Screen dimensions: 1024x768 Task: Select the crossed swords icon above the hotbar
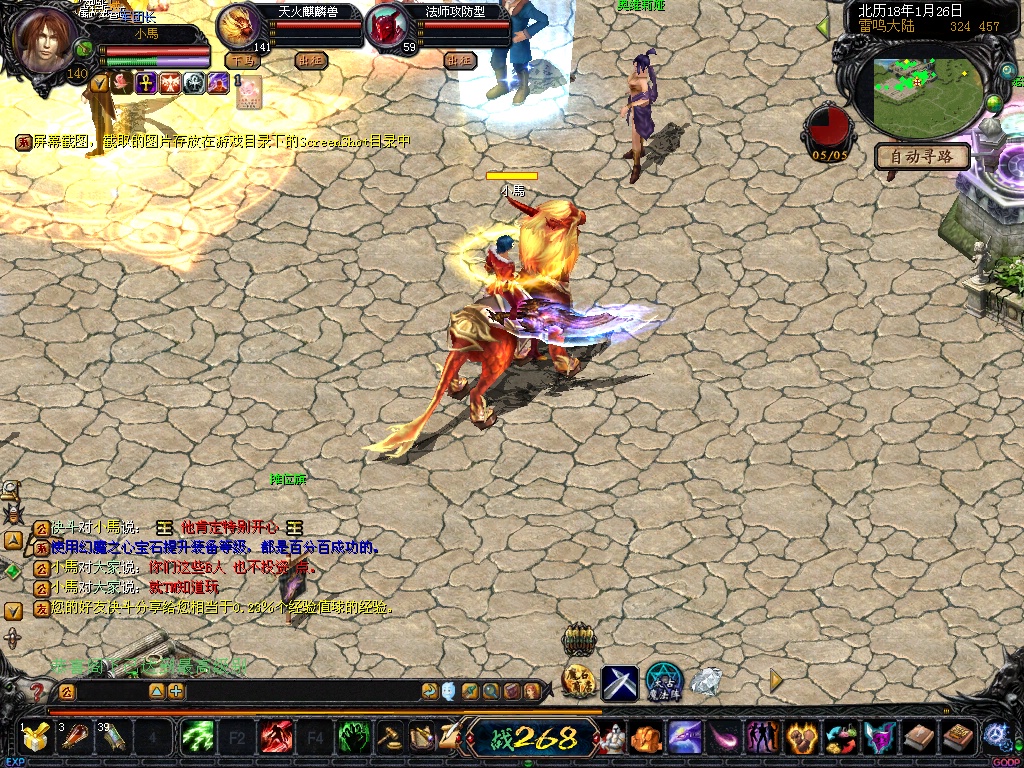click(x=619, y=683)
